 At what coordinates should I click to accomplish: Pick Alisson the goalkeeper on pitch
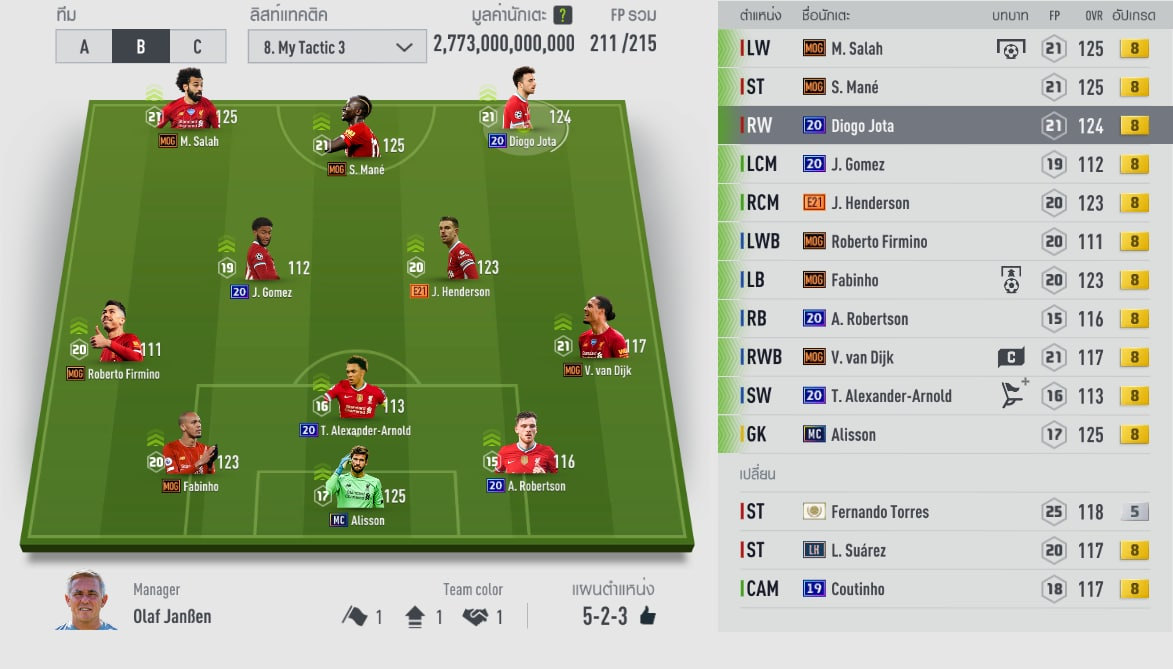coord(354,488)
